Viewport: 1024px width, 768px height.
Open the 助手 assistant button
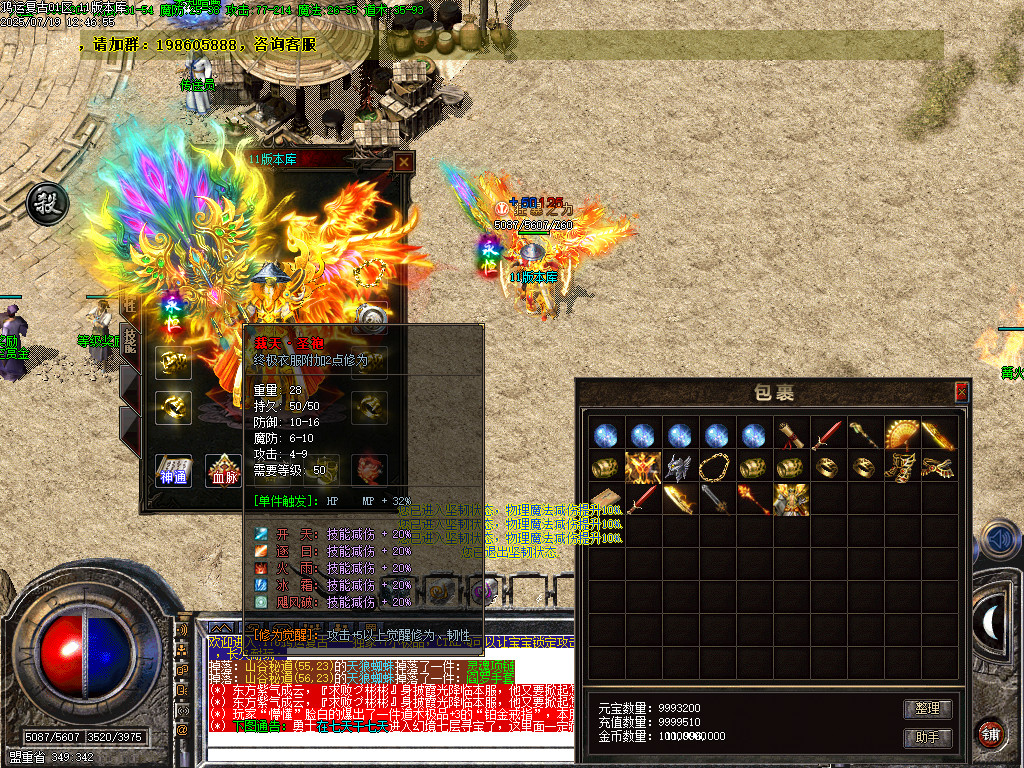coord(927,738)
